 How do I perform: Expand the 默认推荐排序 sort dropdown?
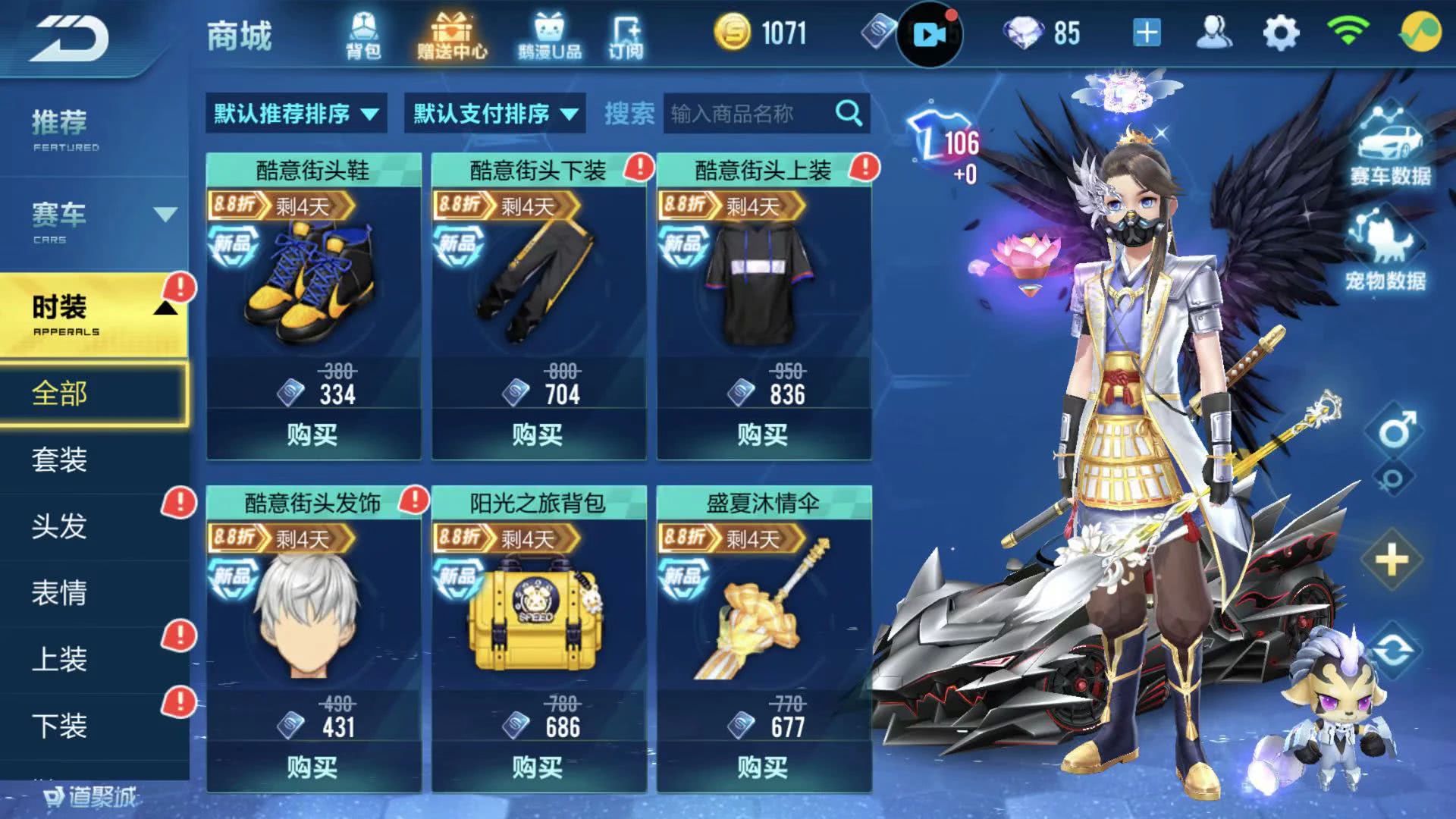[x=296, y=114]
